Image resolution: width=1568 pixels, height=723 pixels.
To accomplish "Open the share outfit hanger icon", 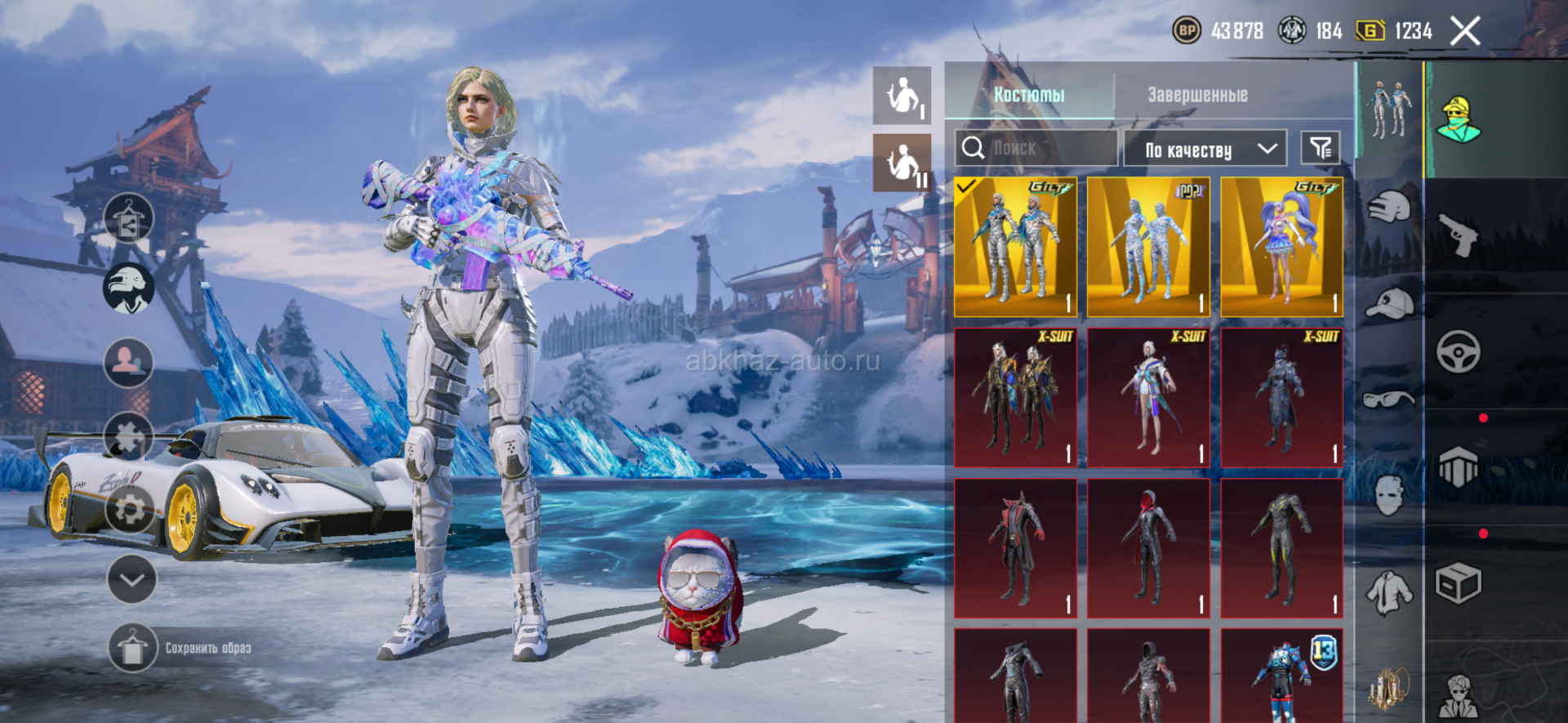I will [128, 218].
